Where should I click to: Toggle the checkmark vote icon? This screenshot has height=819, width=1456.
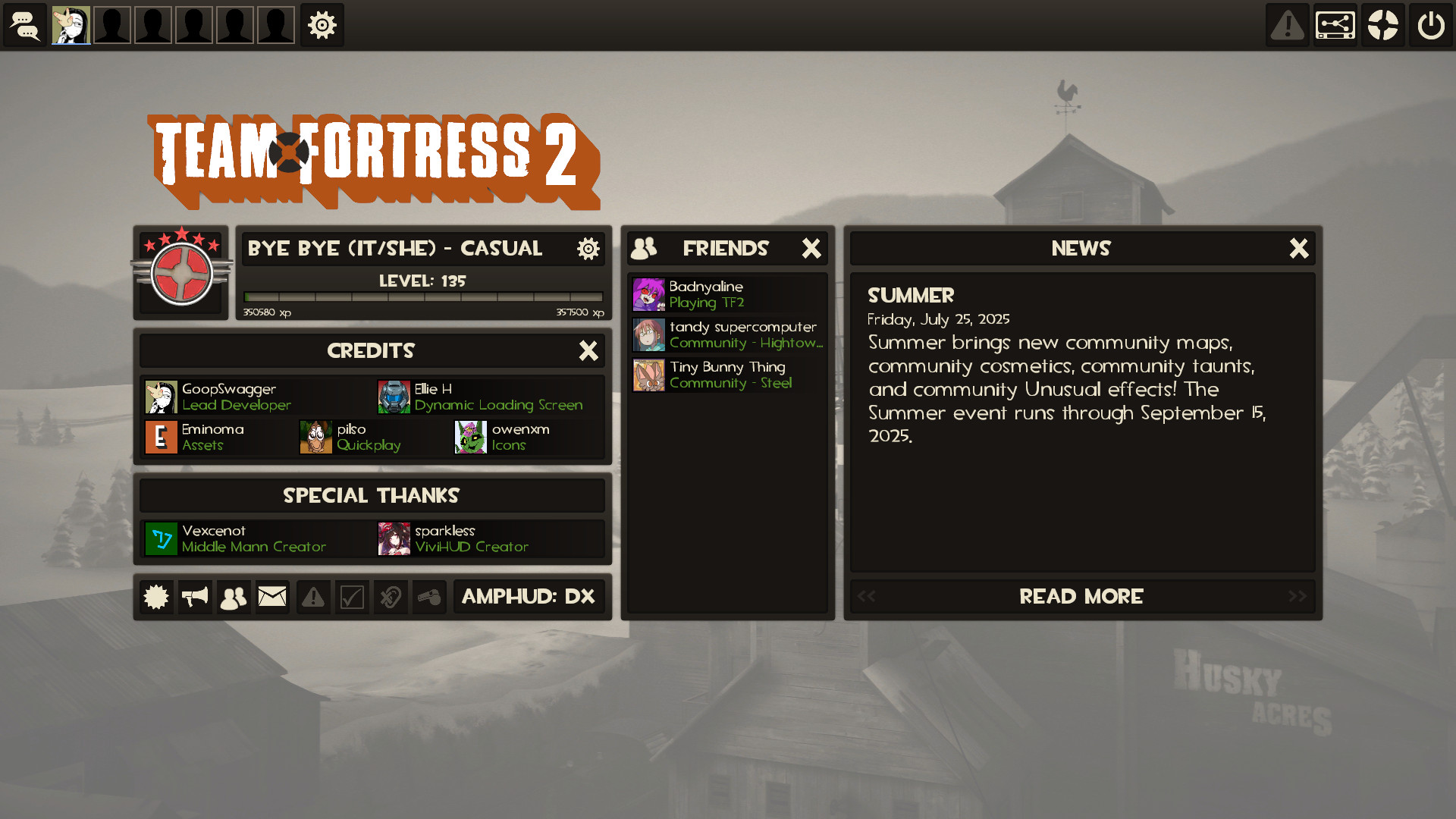[352, 597]
